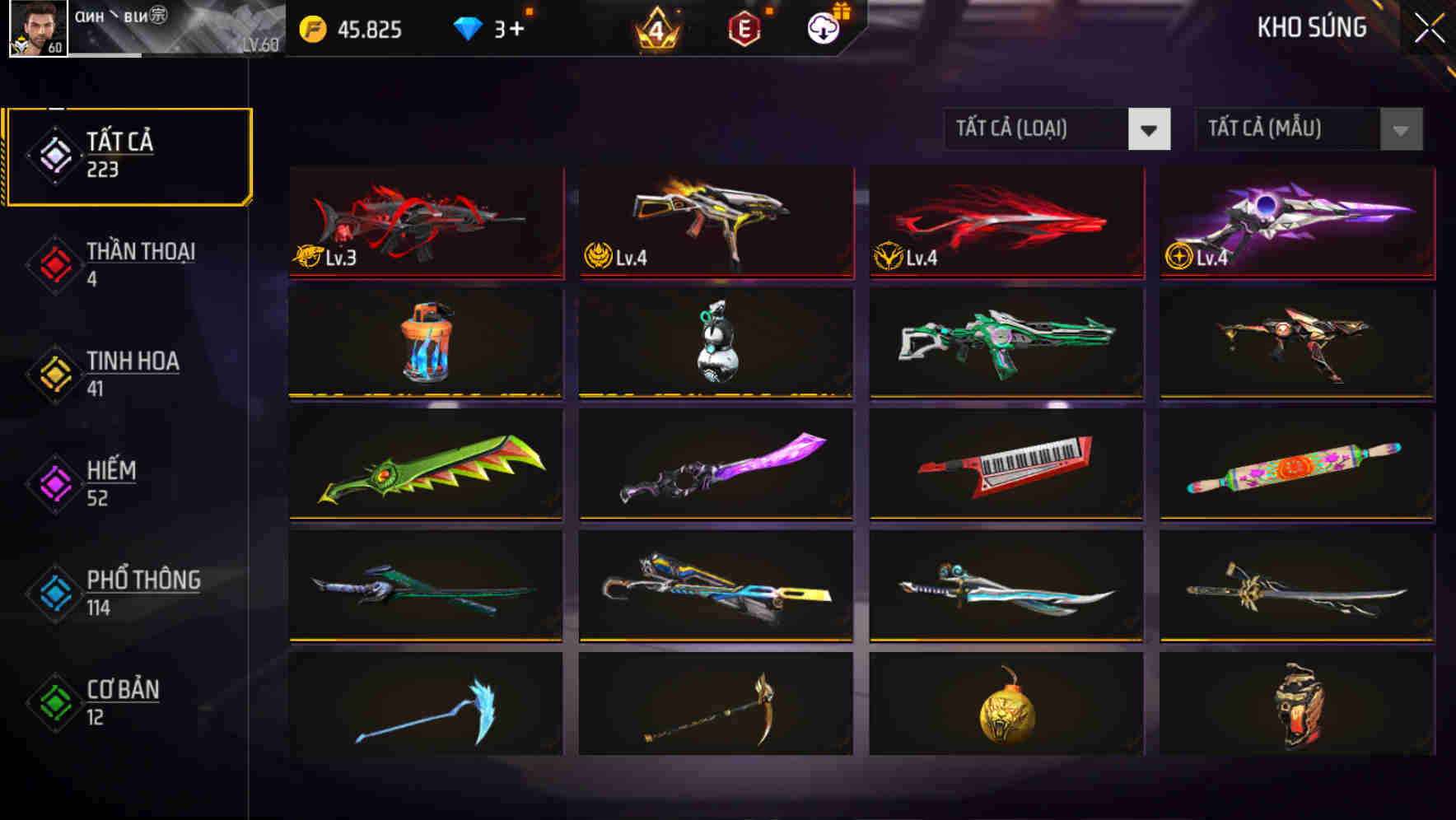Viewport: 1456px width, 820px height.
Task: Click the blue diamond currency icon
Action: [x=467, y=28]
